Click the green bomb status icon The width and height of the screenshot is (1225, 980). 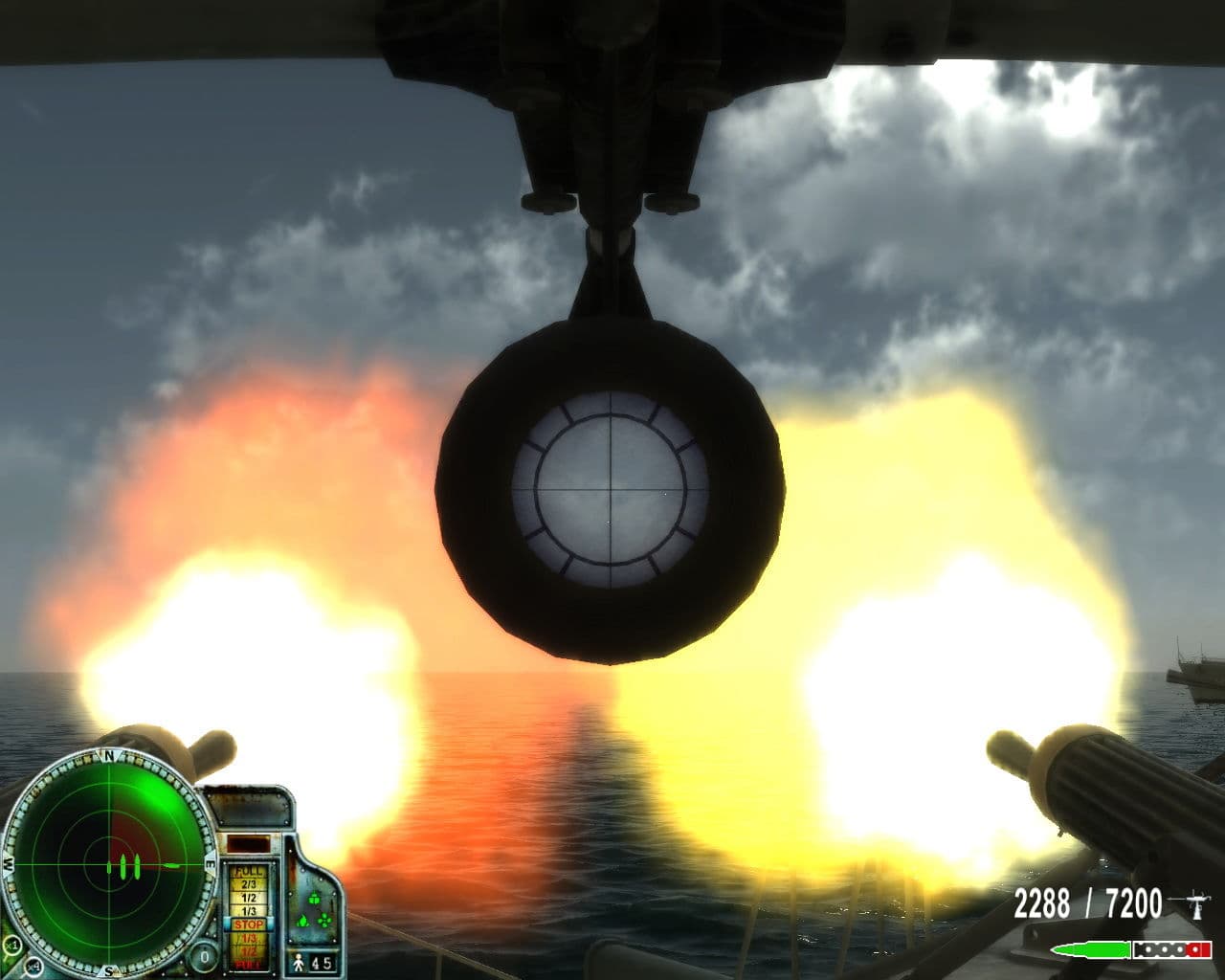tap(314, 898)
